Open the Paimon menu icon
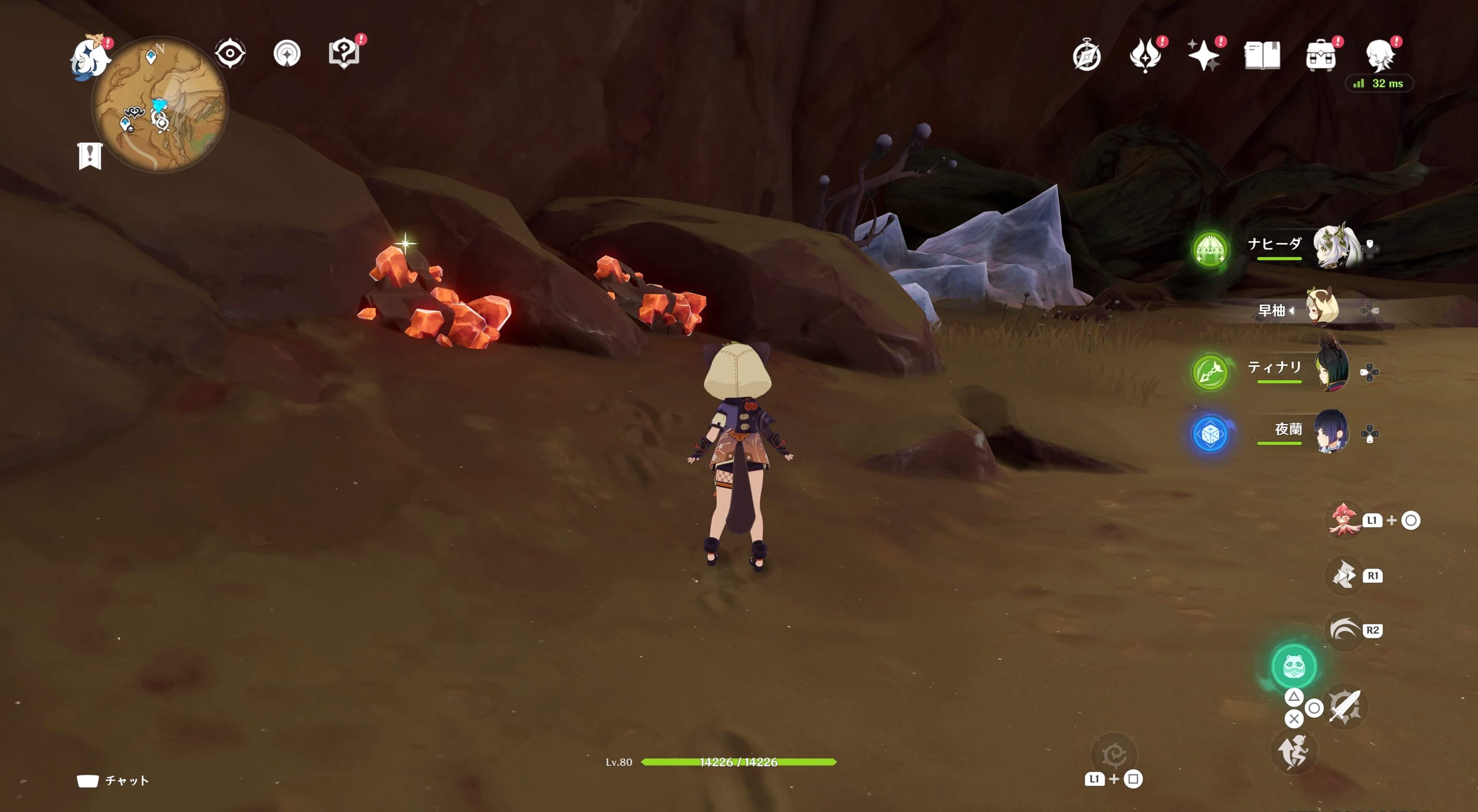Viewport: 1478px width, 812px height. pyautogui.click(x=90, y=56)
